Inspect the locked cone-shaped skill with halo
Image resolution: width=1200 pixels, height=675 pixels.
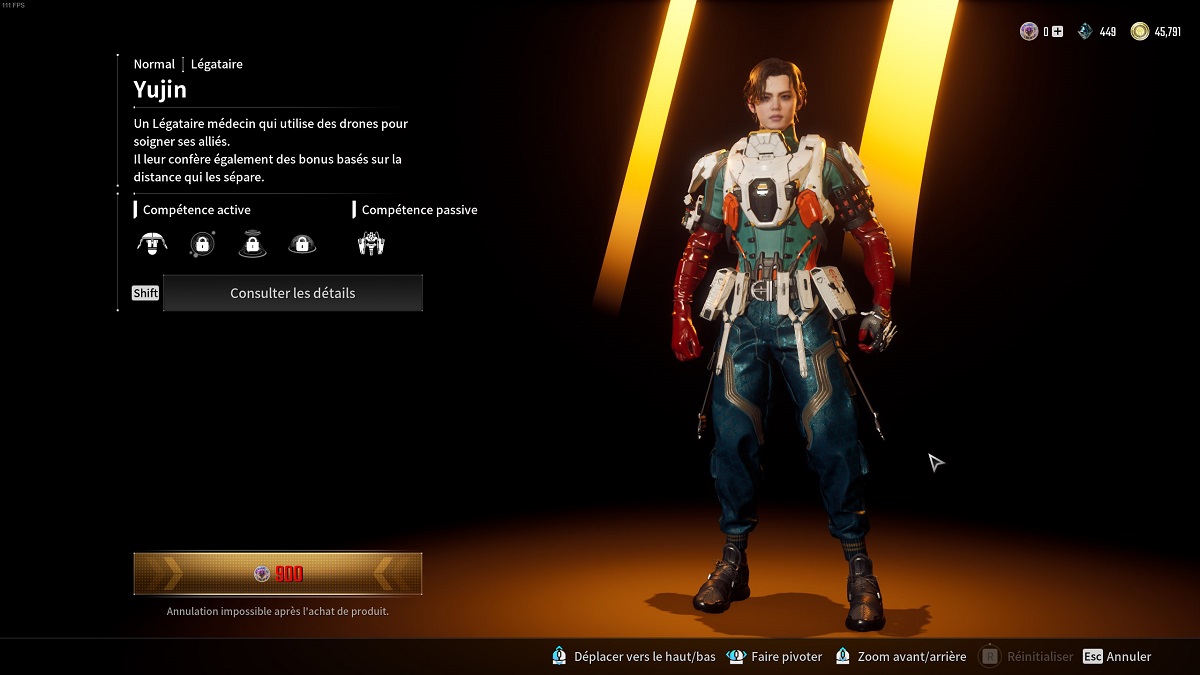coord(252,243)
